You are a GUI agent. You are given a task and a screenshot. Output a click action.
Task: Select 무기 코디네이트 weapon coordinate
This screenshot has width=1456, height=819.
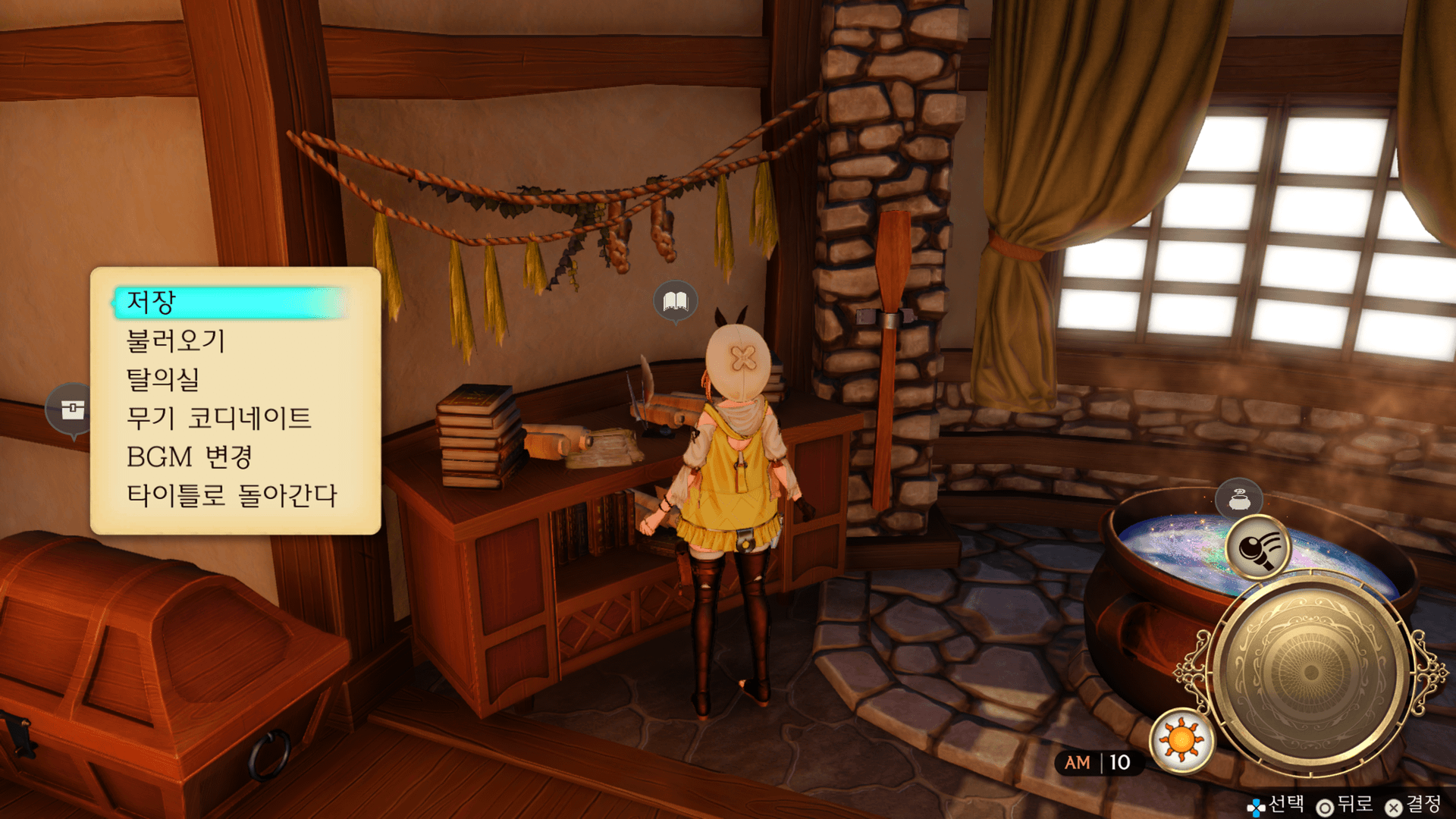(219, 418)
